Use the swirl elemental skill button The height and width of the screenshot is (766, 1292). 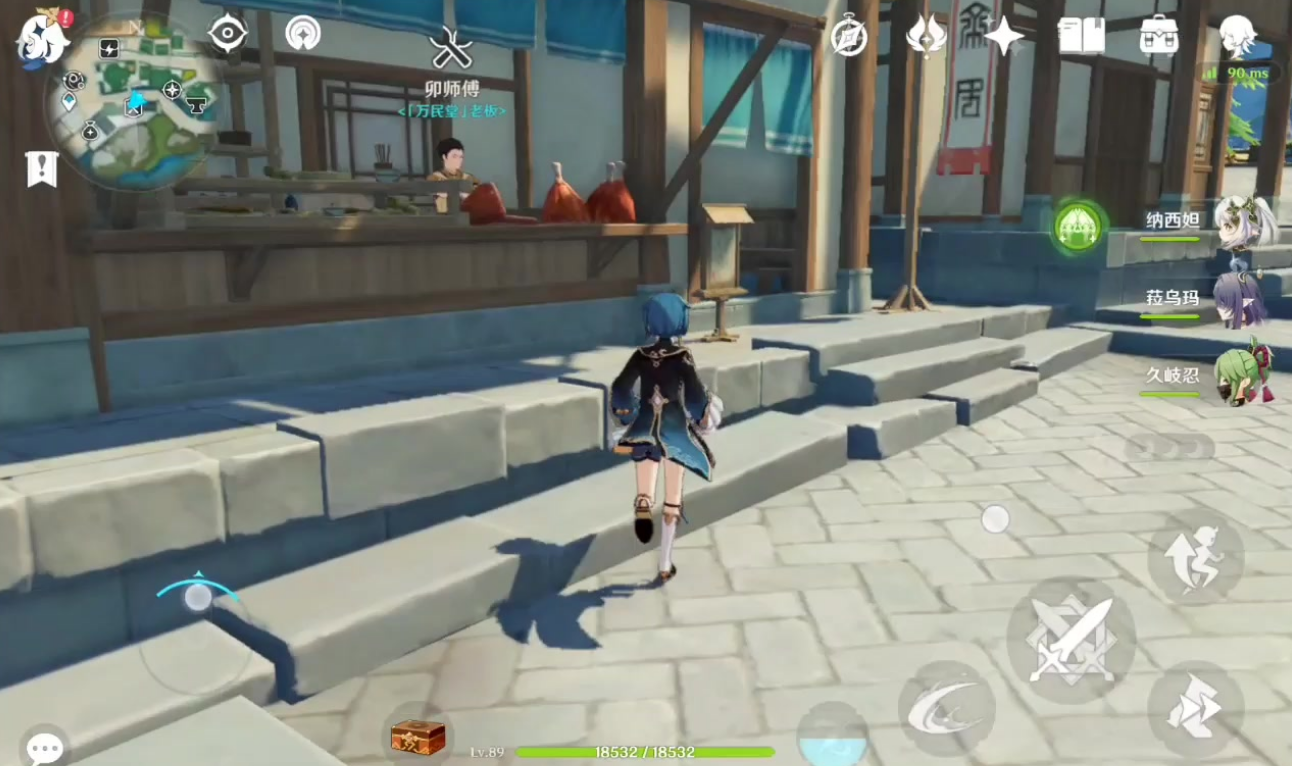pyautogui.click(x=946, y=708)
